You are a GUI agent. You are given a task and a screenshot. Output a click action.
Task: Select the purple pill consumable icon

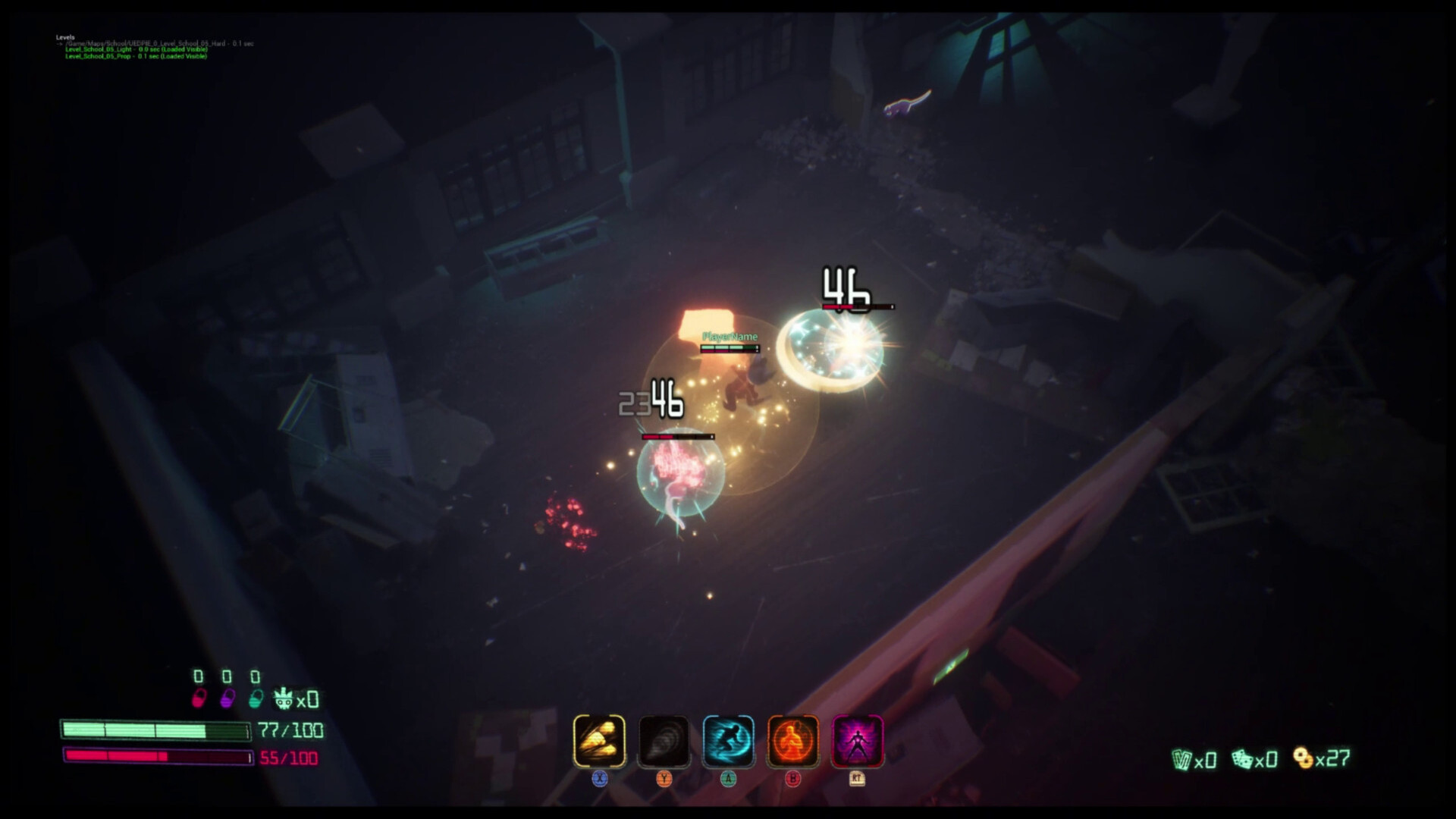point(227,698)
